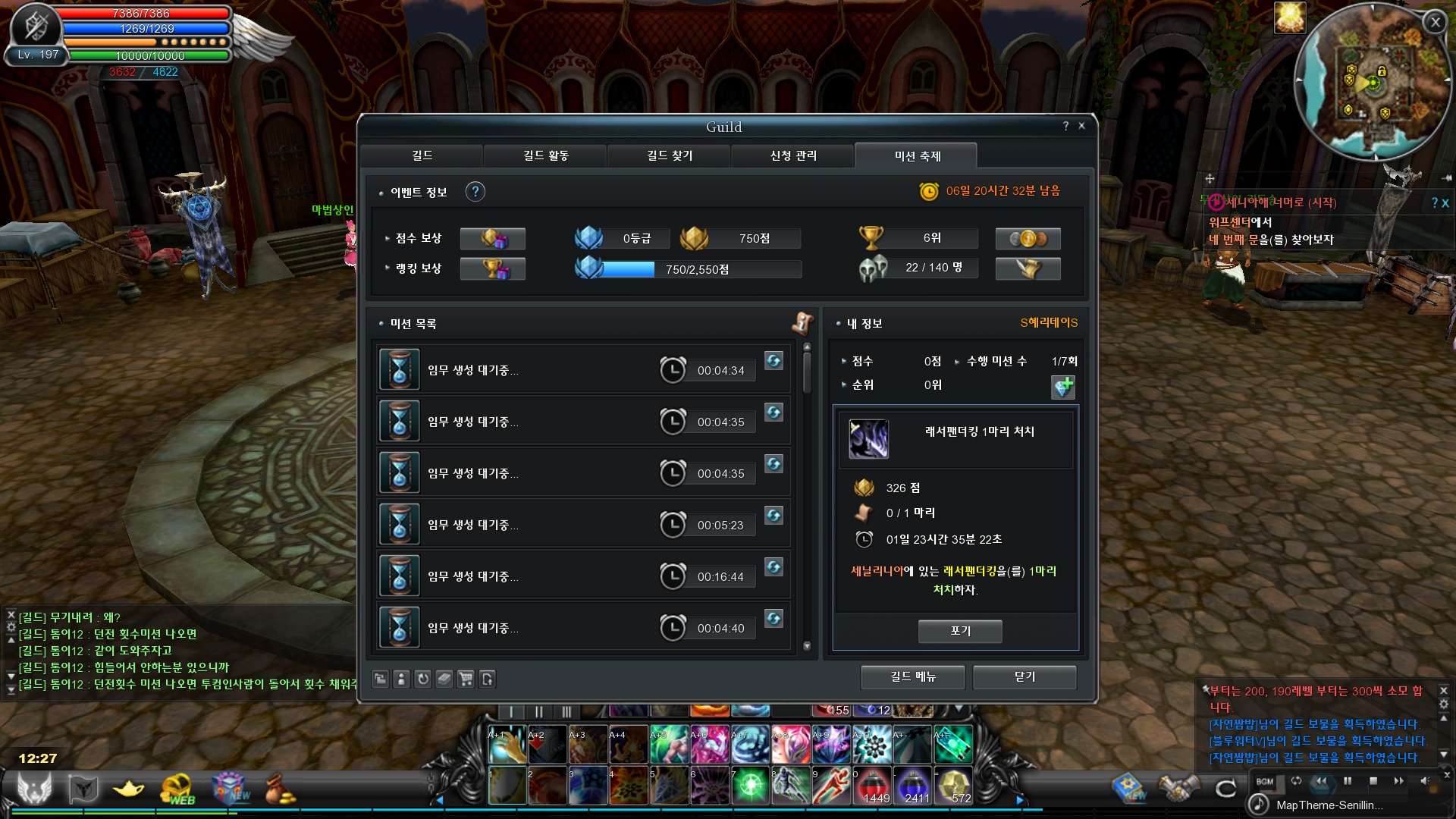
Task: Open the minimap
Action: 1373,82
